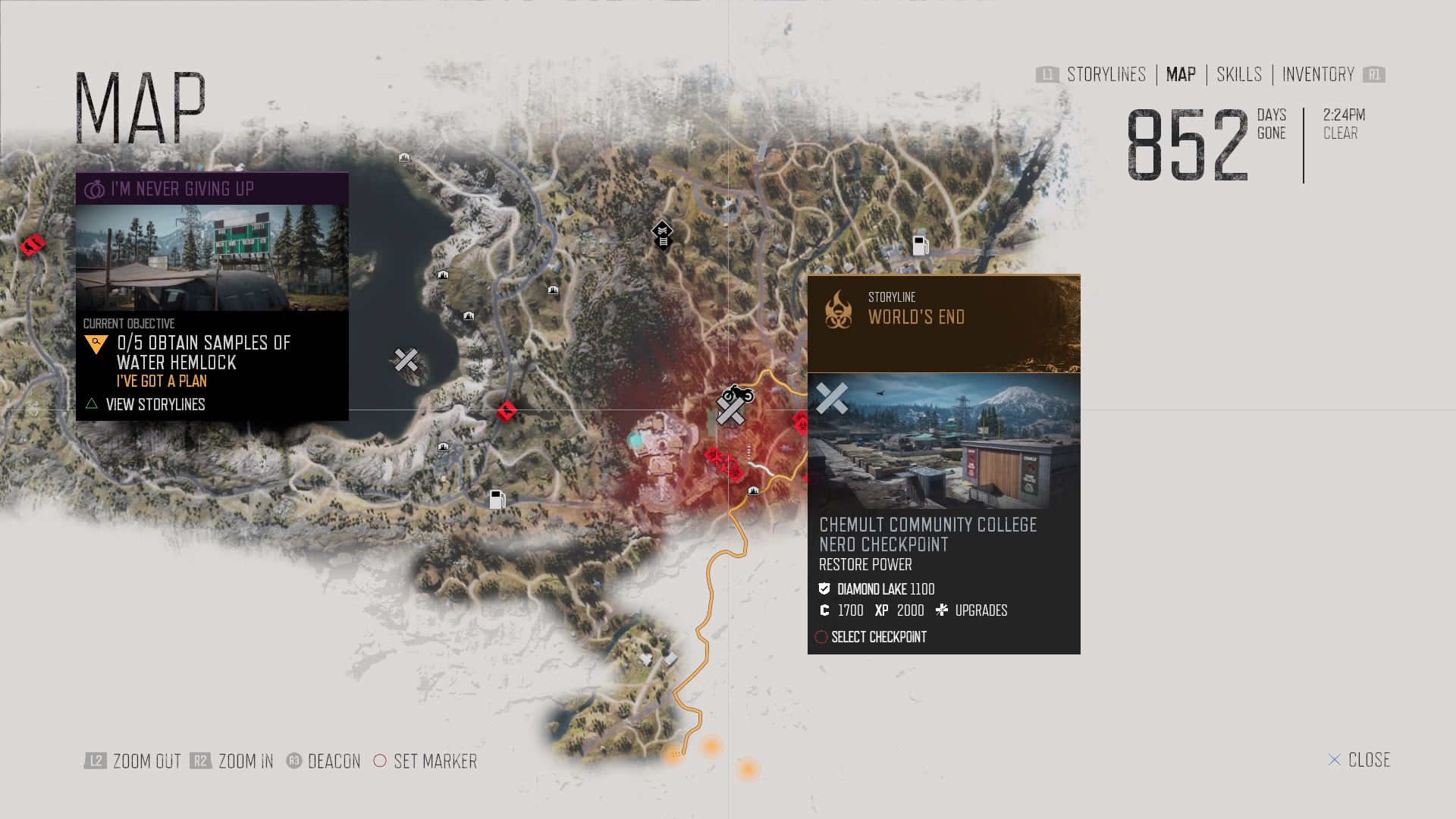This screenshot has height=819, width=1456.
Task: Zoom in the map
Action: tap(245, 761)
